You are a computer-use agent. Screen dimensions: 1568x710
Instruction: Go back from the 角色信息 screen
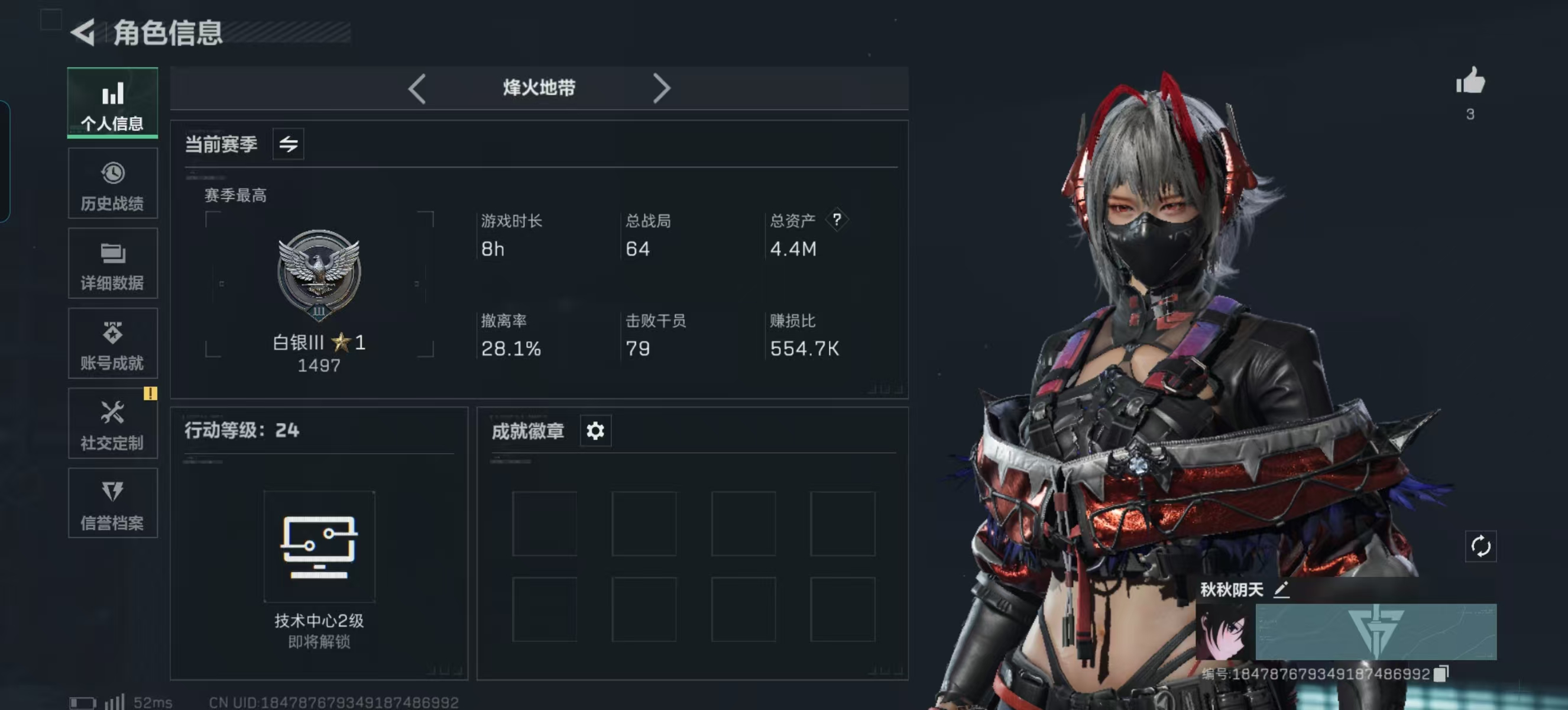click(x=83, y=33)
